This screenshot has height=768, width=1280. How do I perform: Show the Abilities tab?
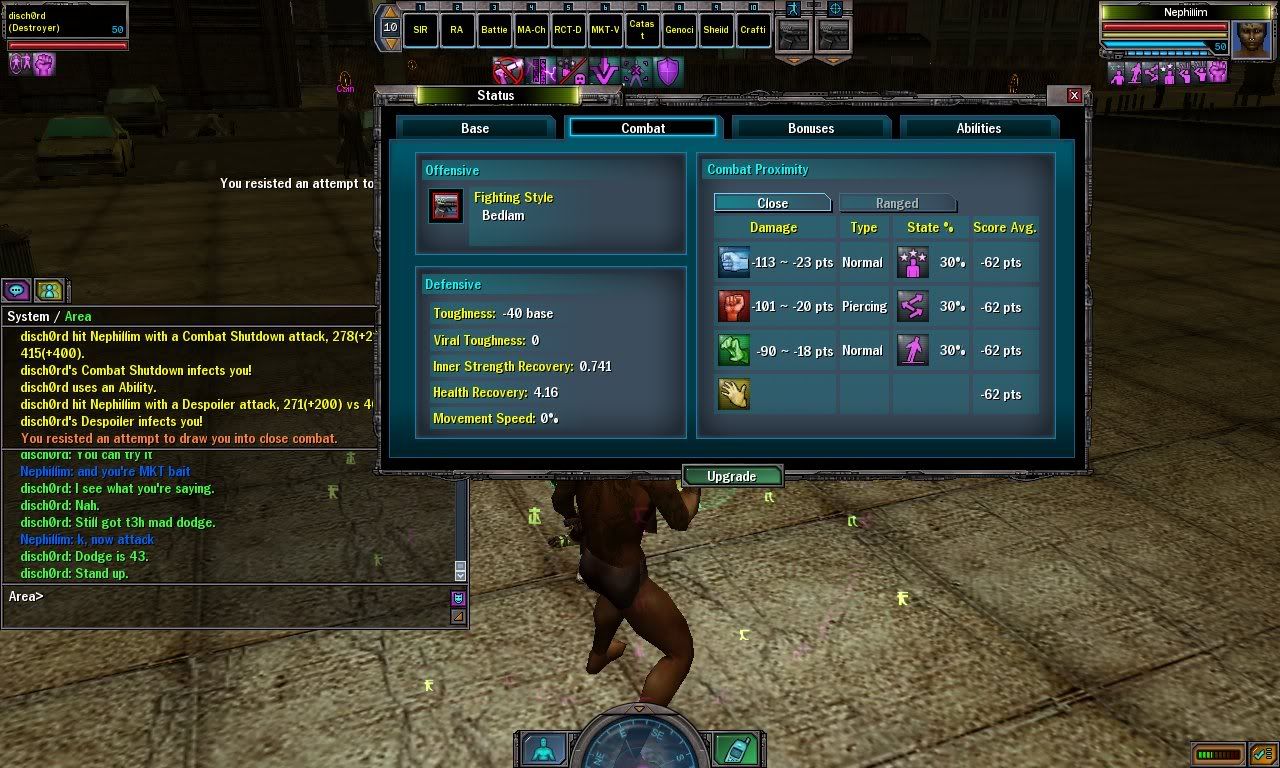pyautogui.click(x=978, y=128)
